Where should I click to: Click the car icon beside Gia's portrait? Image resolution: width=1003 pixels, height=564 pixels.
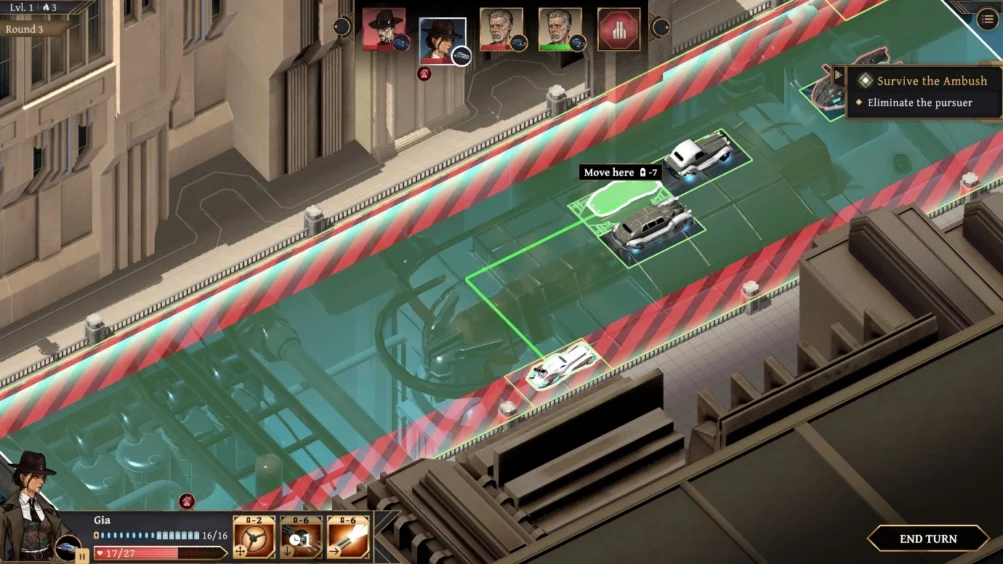(x=68, y=548)
